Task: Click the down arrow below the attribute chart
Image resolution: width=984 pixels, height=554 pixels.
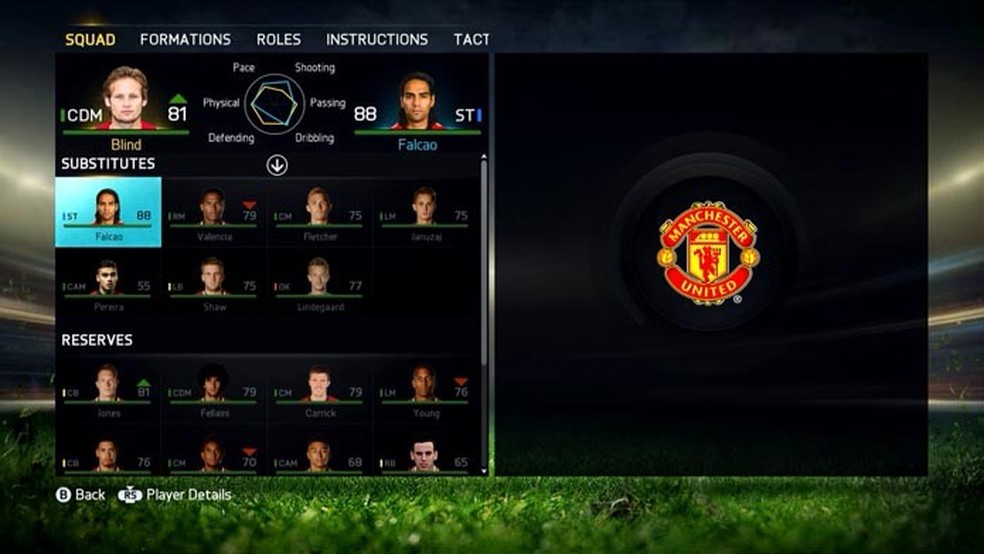Action: coord(277,165)
